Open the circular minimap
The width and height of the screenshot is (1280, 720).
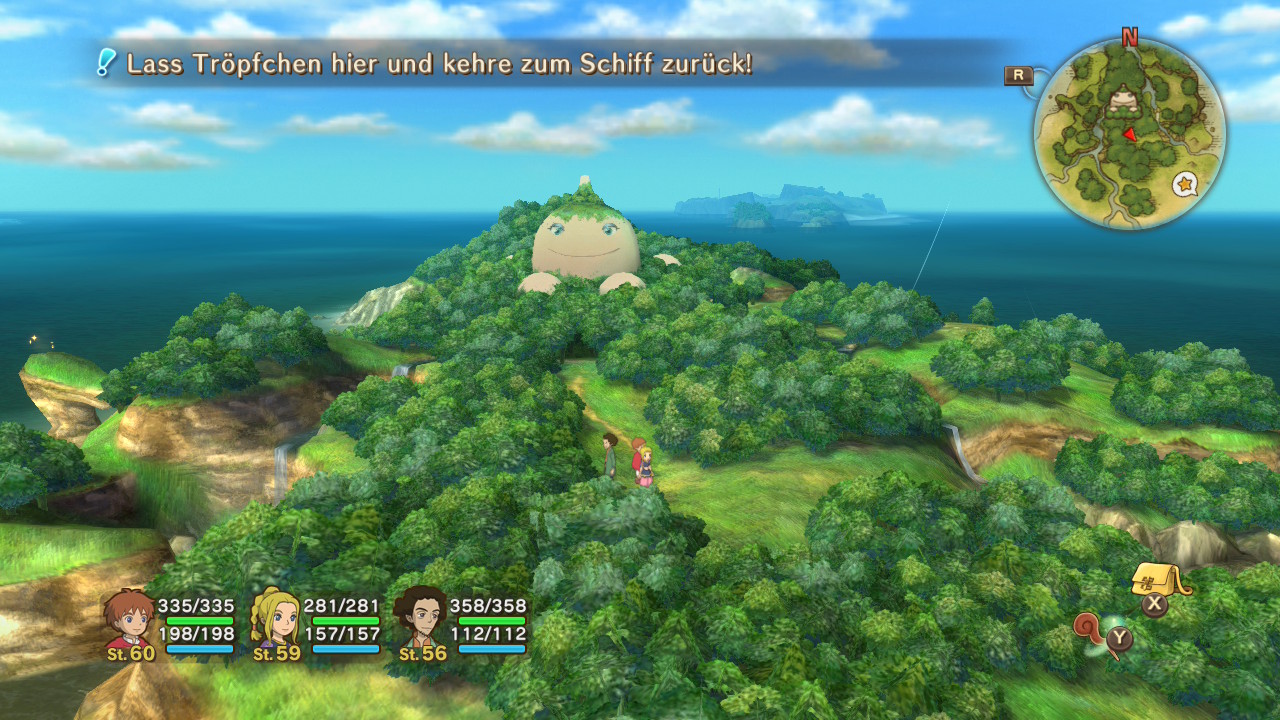(x=1129, y=135)
